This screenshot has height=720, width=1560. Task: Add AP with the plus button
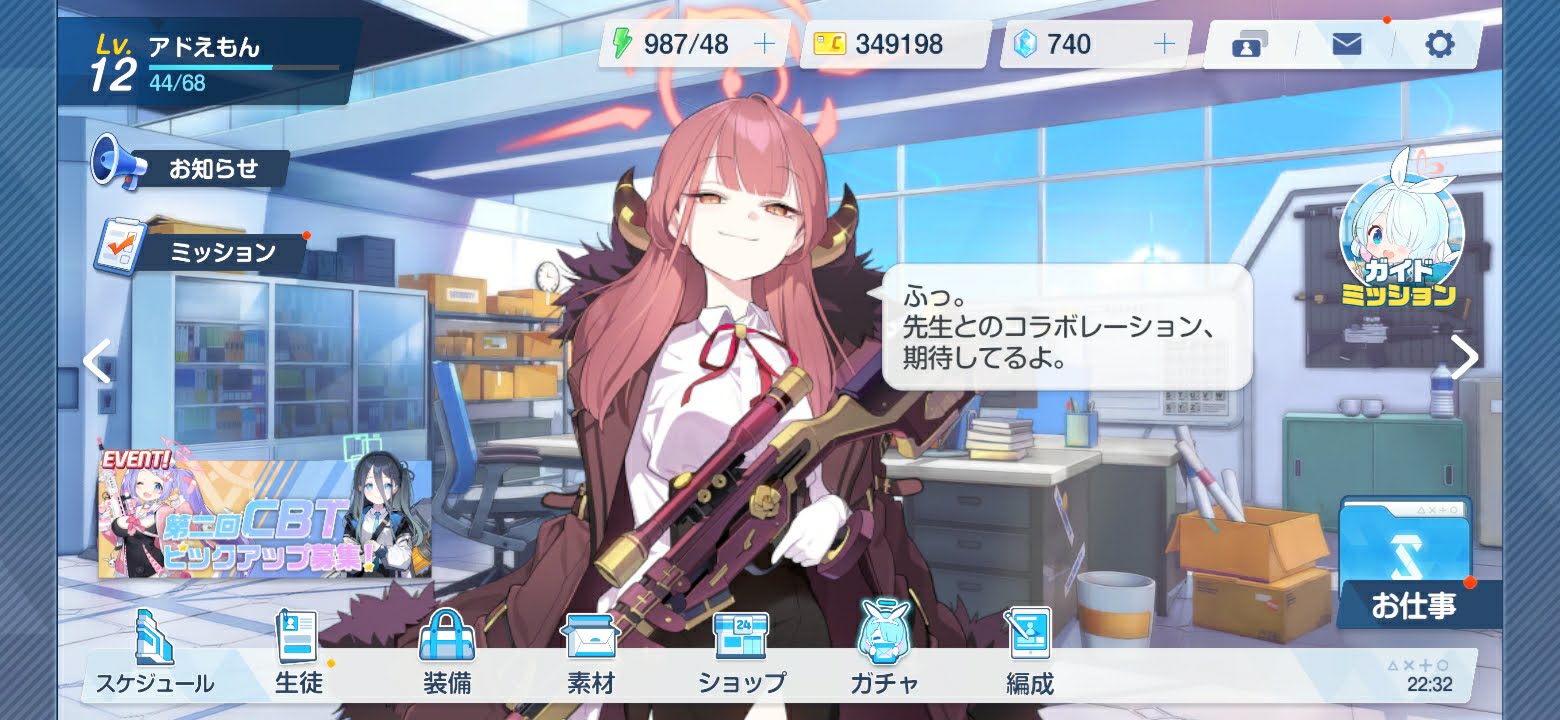[x=764, y=42]
